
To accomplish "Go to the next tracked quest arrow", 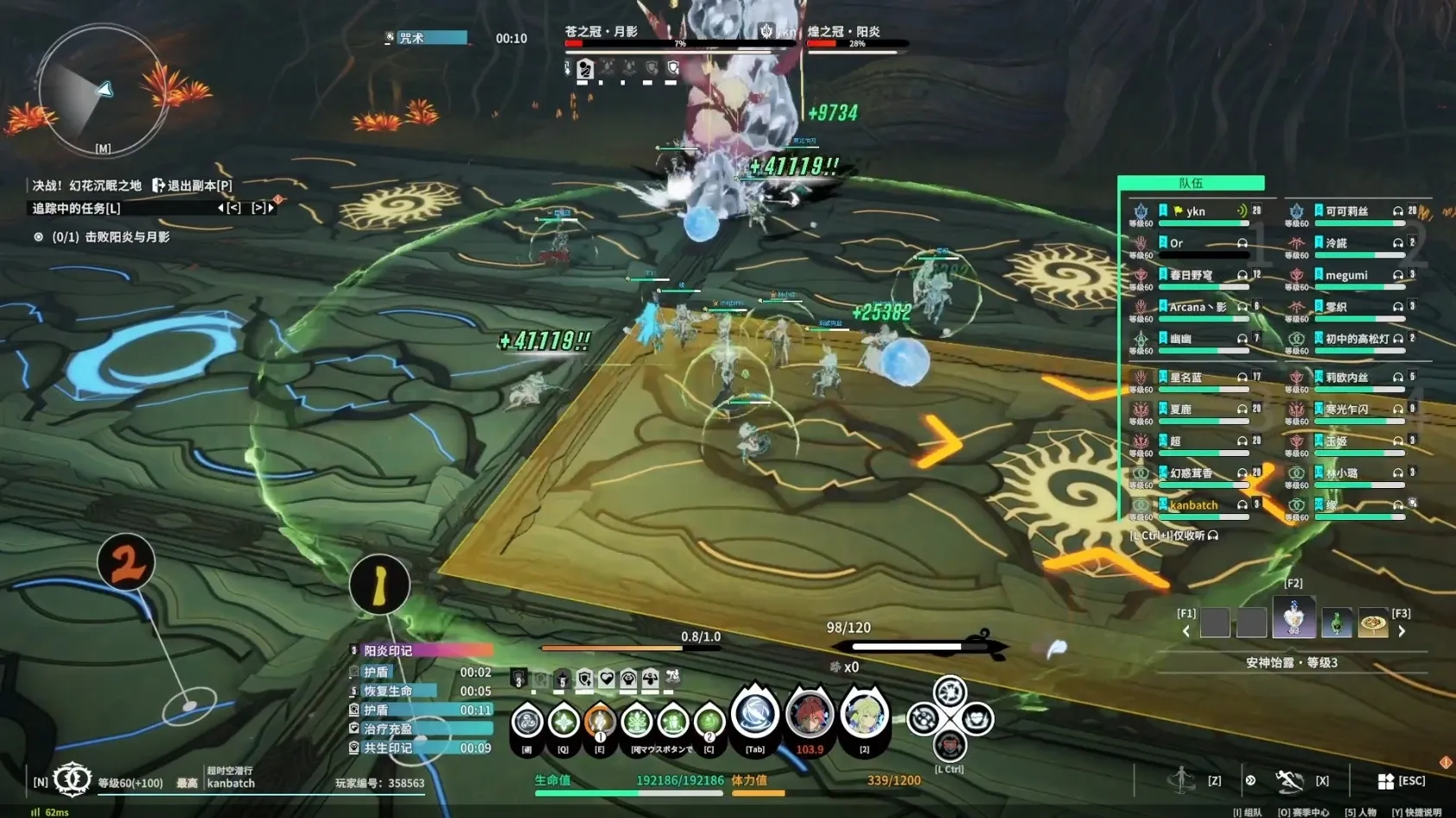I will 270,208.
